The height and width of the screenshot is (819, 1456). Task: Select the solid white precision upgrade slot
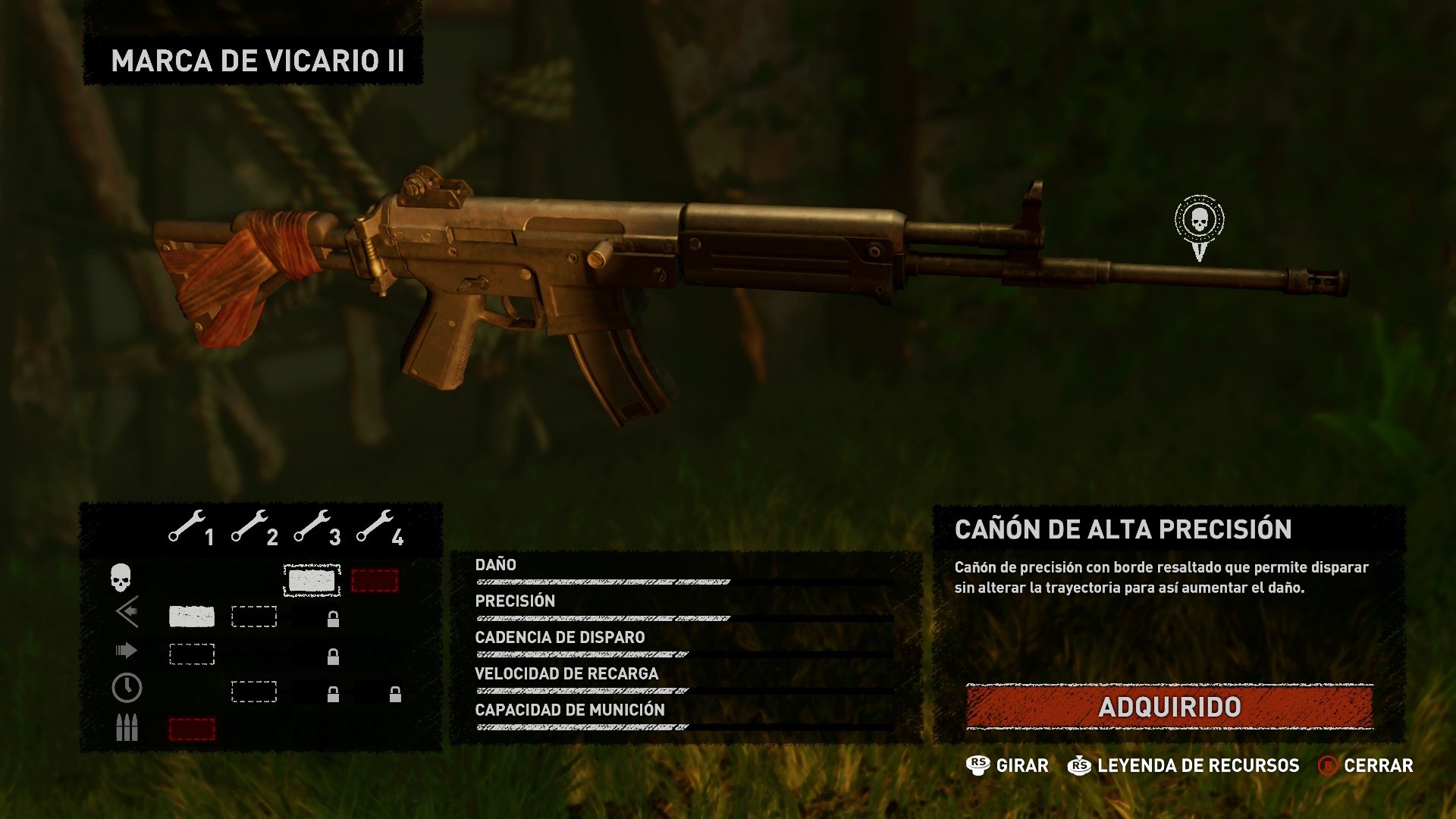click(x=191, y=617)
